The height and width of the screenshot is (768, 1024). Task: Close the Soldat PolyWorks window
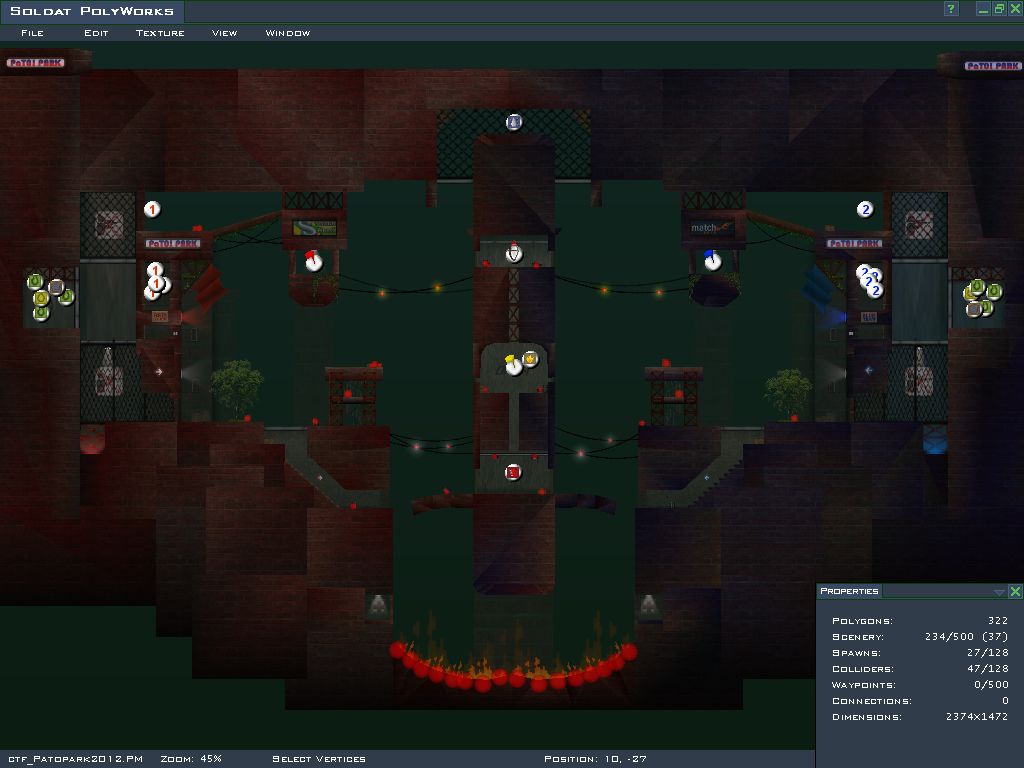coord(1013,9)
